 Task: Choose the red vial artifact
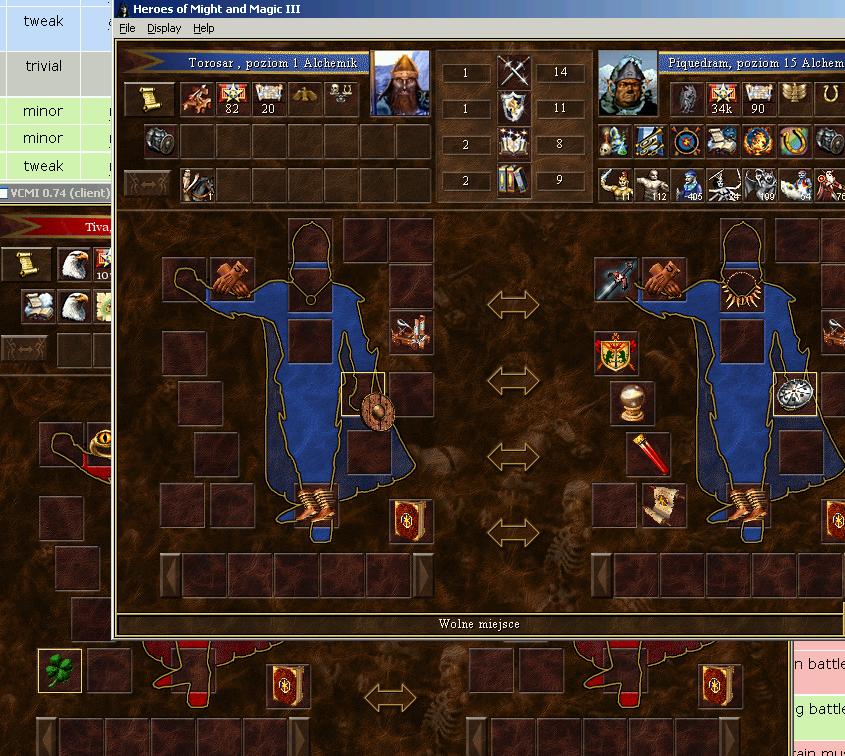[648, 454]
